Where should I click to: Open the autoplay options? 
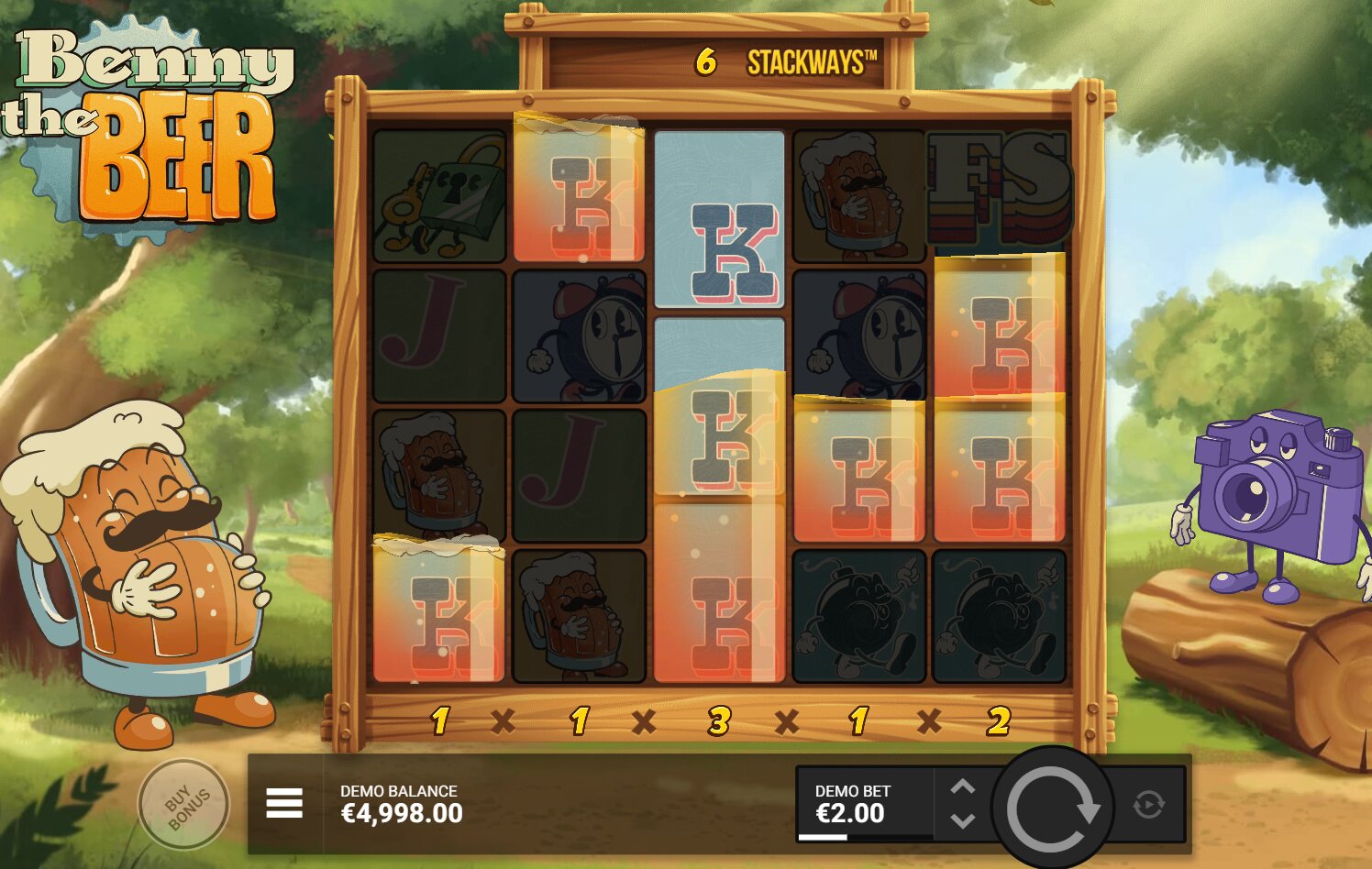[x=1148, y=805]
